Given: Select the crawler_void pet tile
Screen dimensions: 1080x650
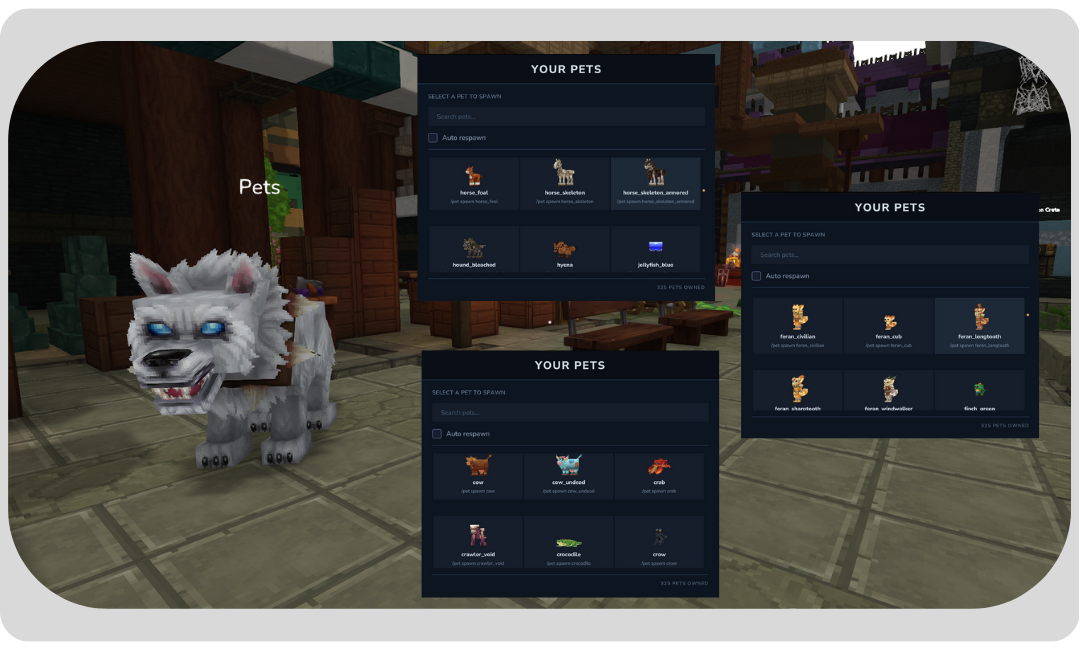Looking at the screenshot, I should point(478,541).
